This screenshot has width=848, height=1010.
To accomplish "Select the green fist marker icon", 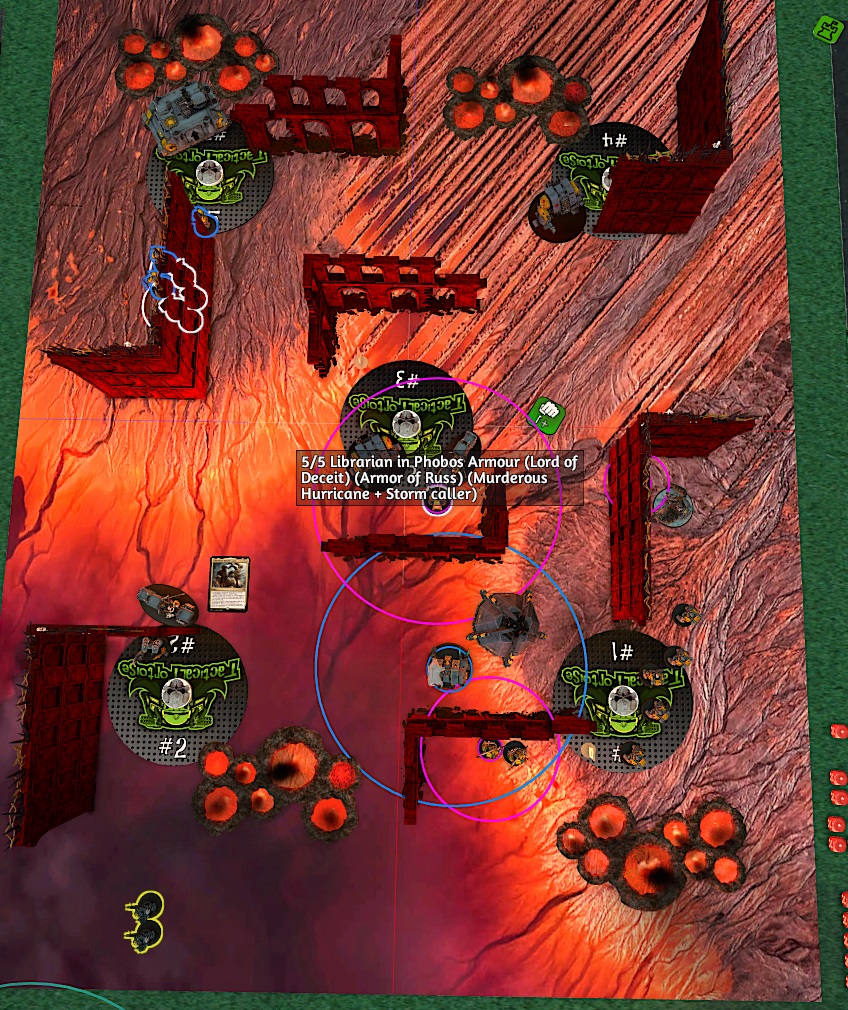I will coord(544,412).
